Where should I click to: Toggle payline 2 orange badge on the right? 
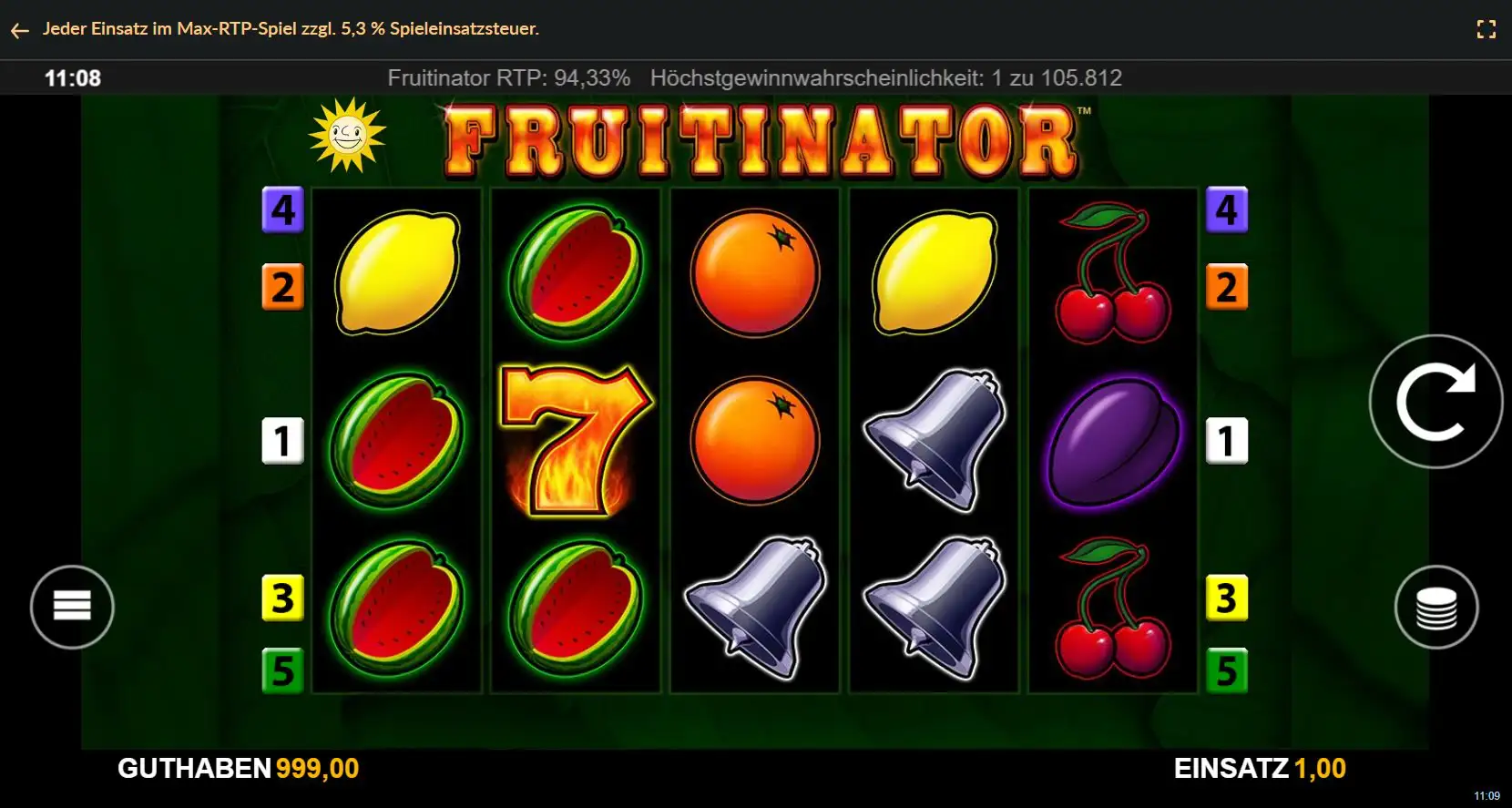click(1228, 285)
